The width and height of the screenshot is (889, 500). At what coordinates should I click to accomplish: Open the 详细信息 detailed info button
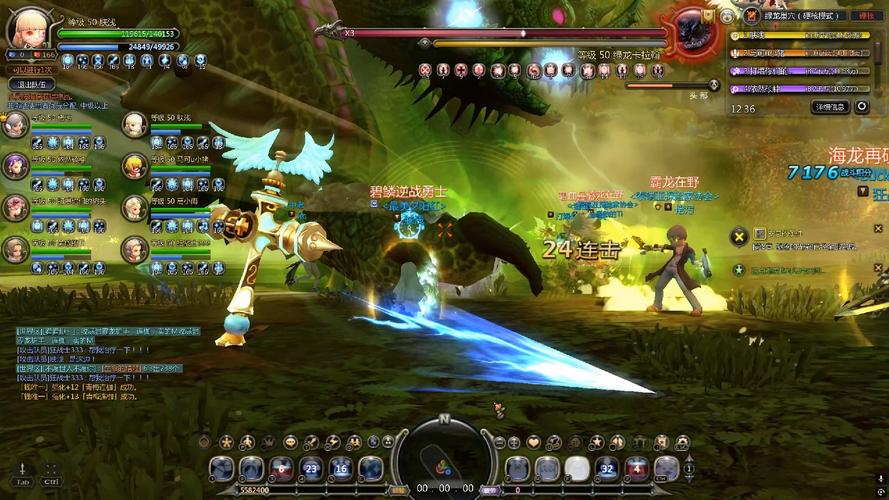point(830,107)
